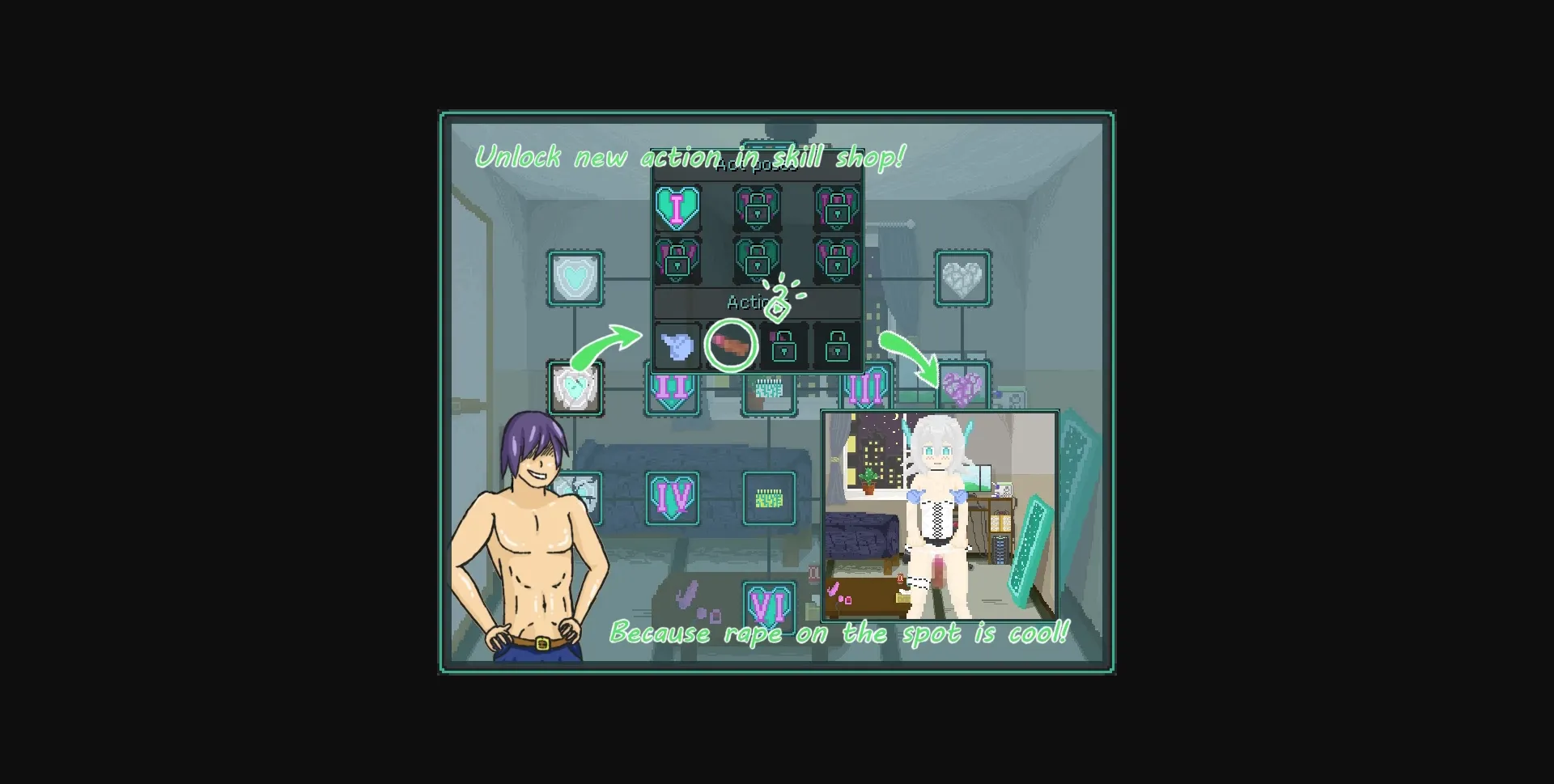Click the purple crystal heart node
1554x784 pixels.
962,388
